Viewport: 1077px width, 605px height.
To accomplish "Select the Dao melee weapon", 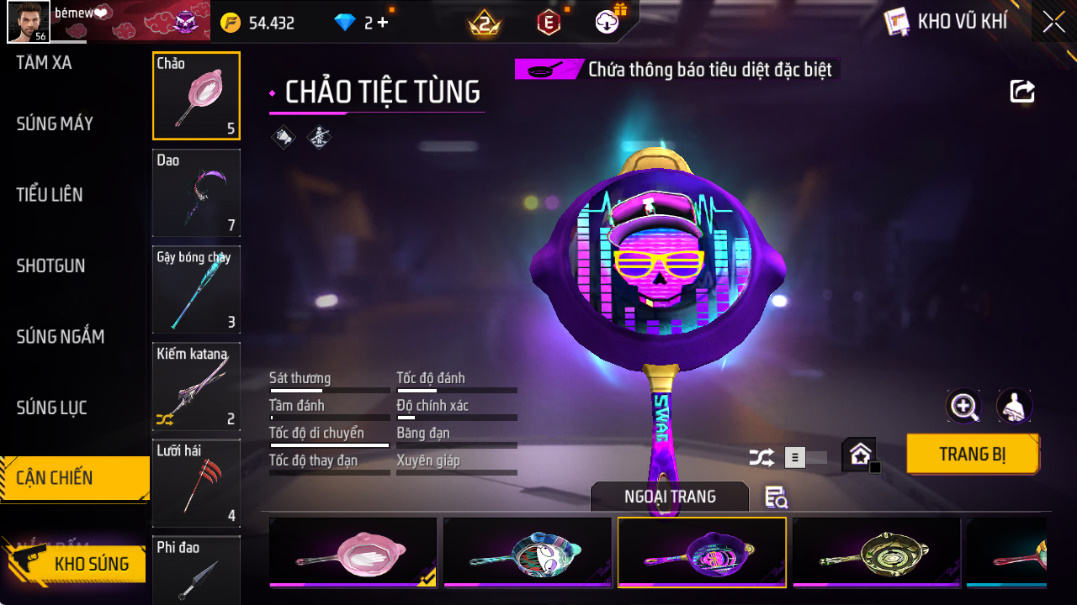I will 196,192.
